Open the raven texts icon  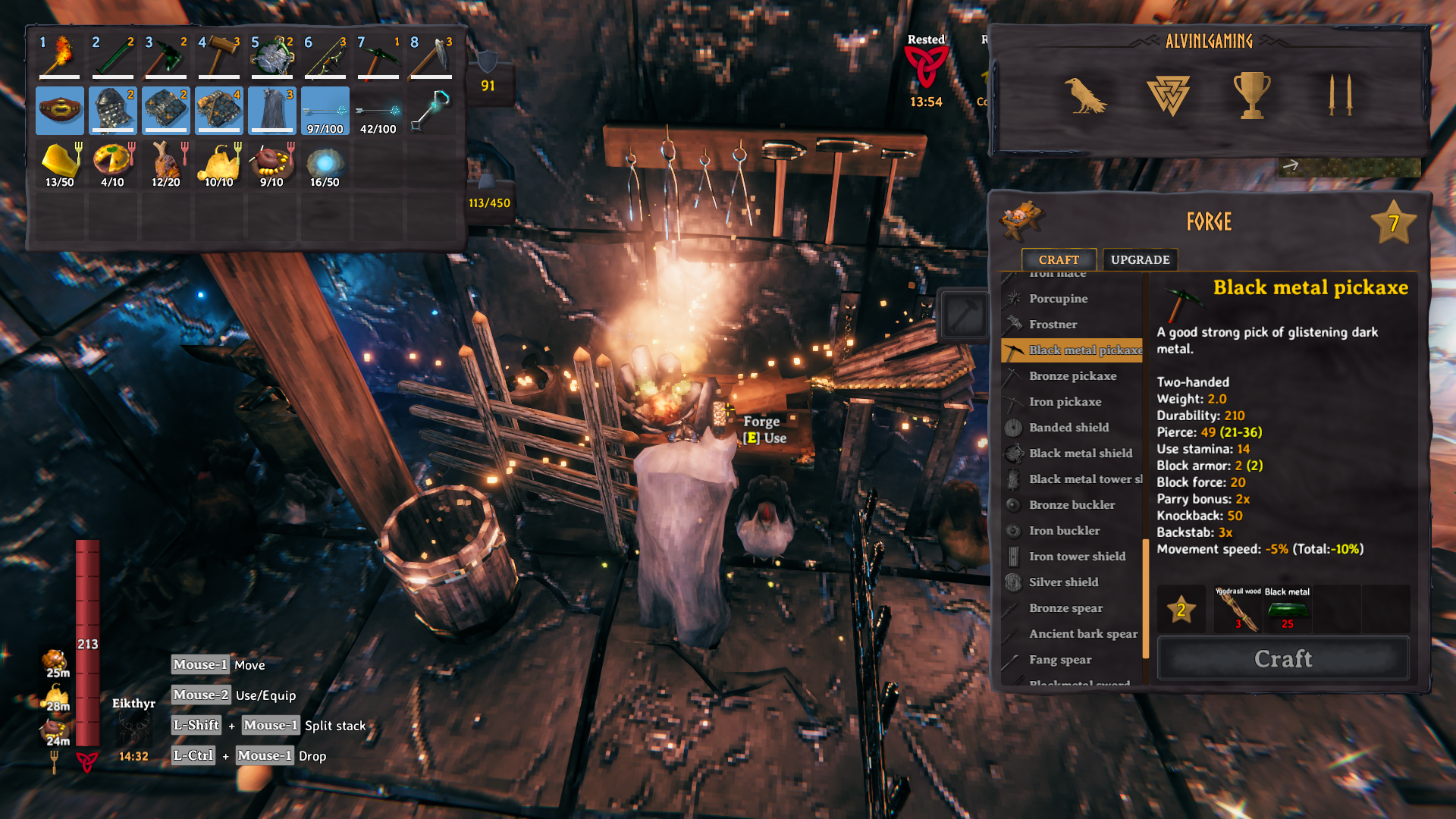(x=1084, y=96)
